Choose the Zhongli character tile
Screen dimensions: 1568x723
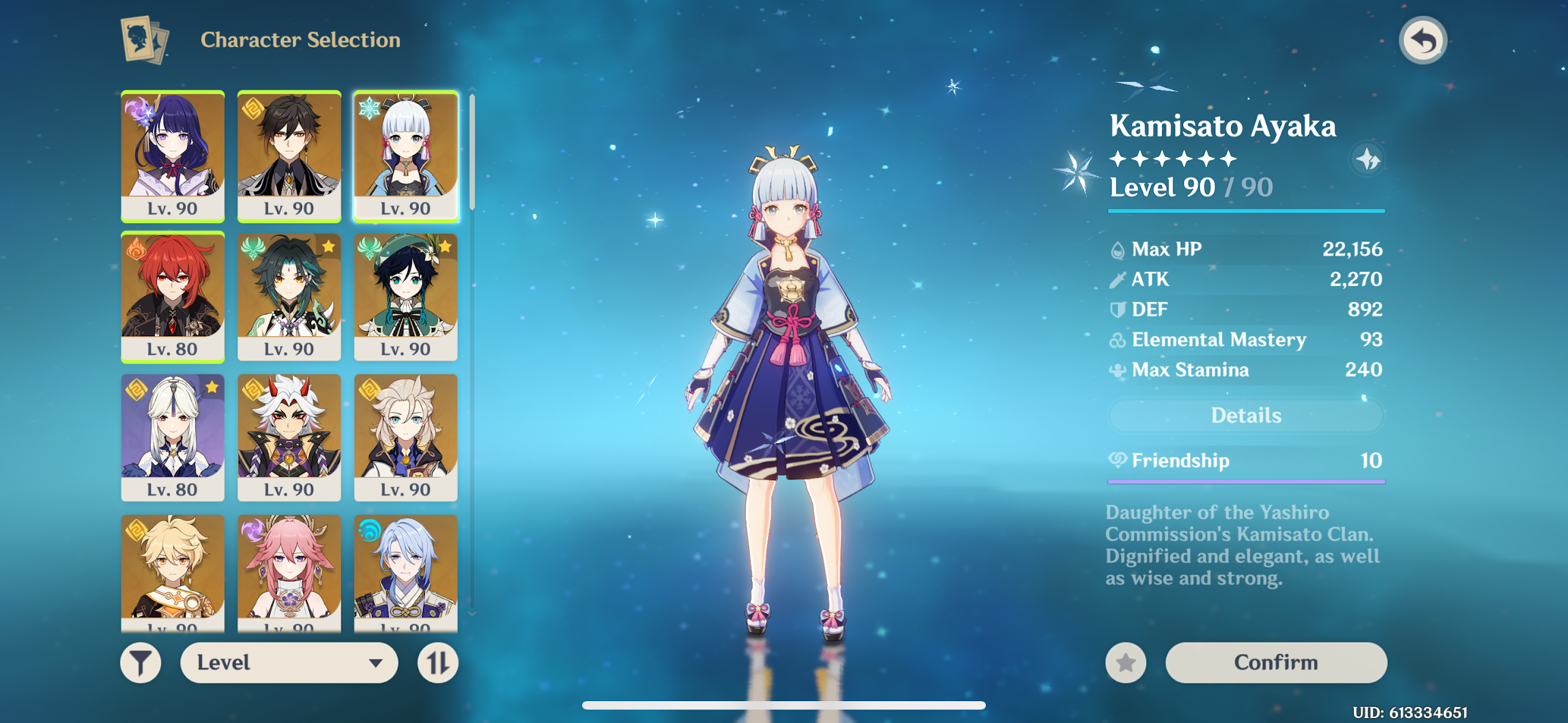pyautogui.click(x=289, y=156)
